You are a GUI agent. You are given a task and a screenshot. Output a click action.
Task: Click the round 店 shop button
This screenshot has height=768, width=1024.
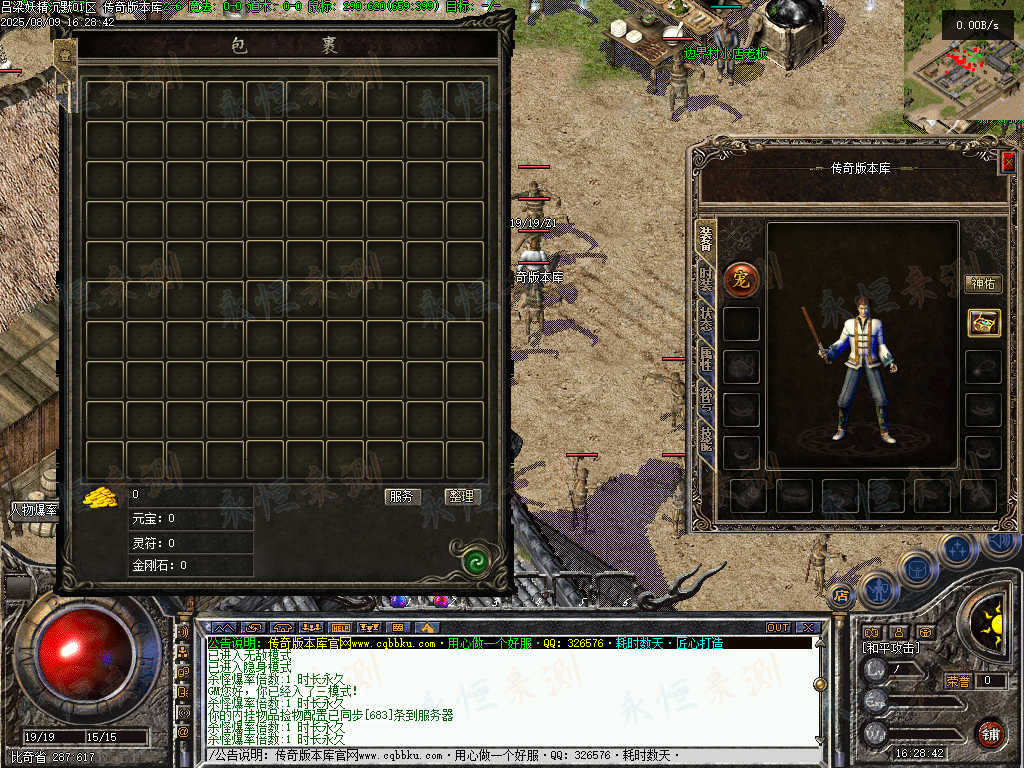click(x=841, y=596)
